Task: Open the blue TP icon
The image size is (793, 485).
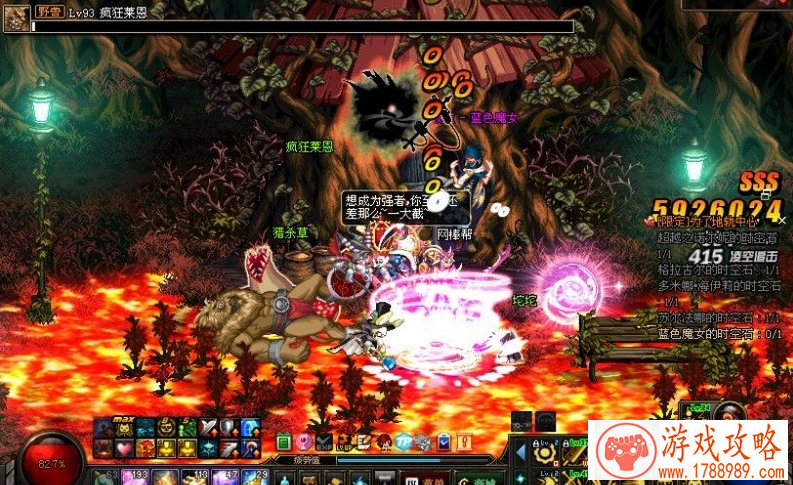Action: (x=403, y=442)
